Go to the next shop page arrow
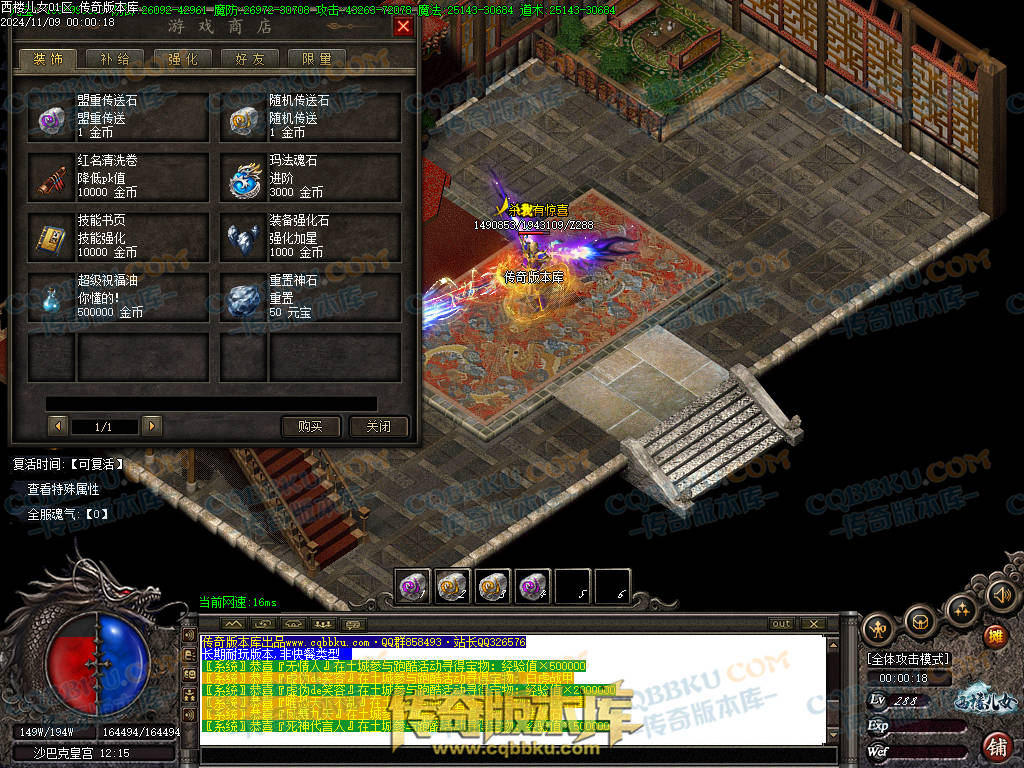The height and width of the screenshot is (768, 1024). point(152,427)
